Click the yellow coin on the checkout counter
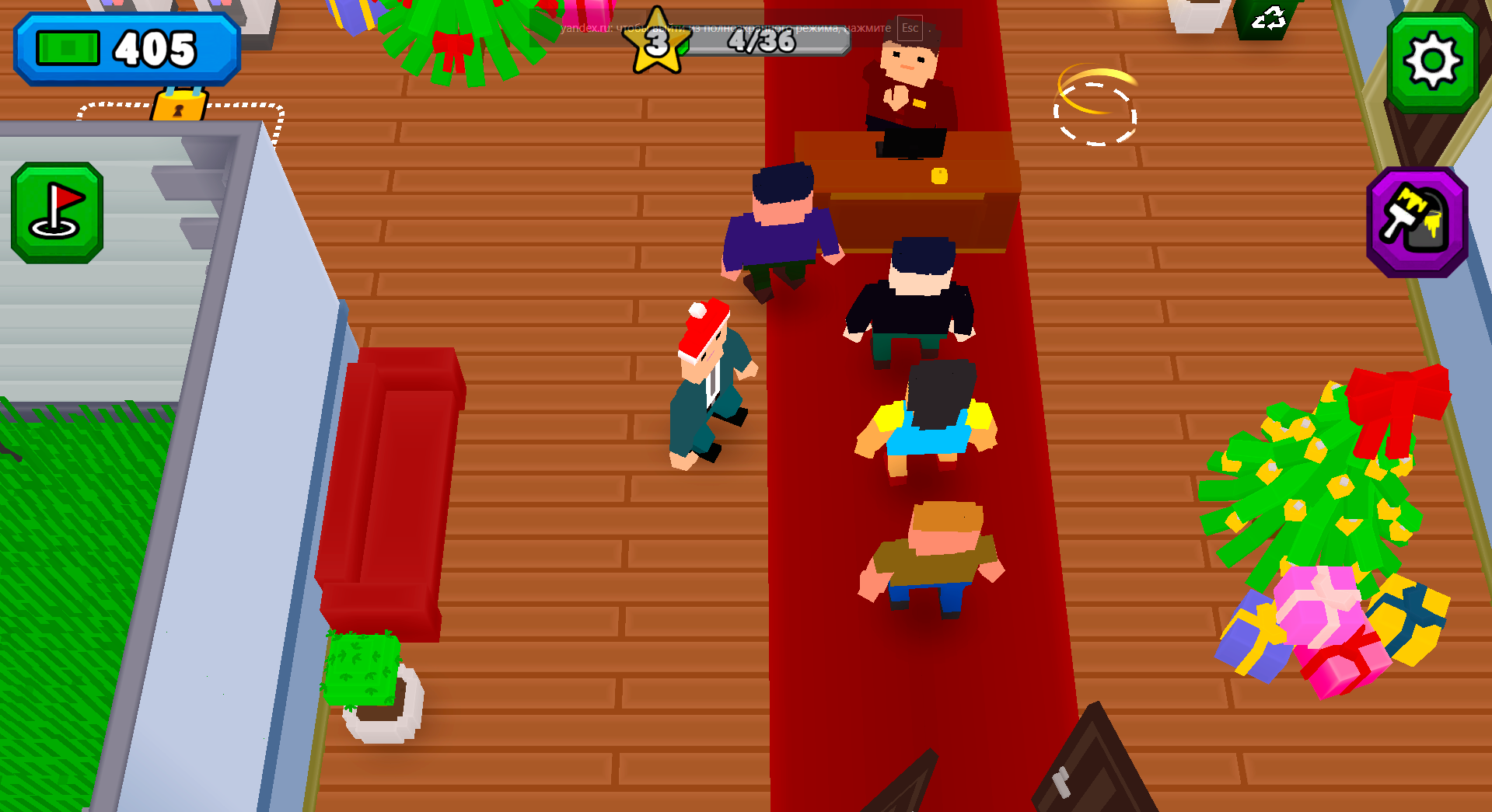 pyautogui.click(x=938, y=176)
